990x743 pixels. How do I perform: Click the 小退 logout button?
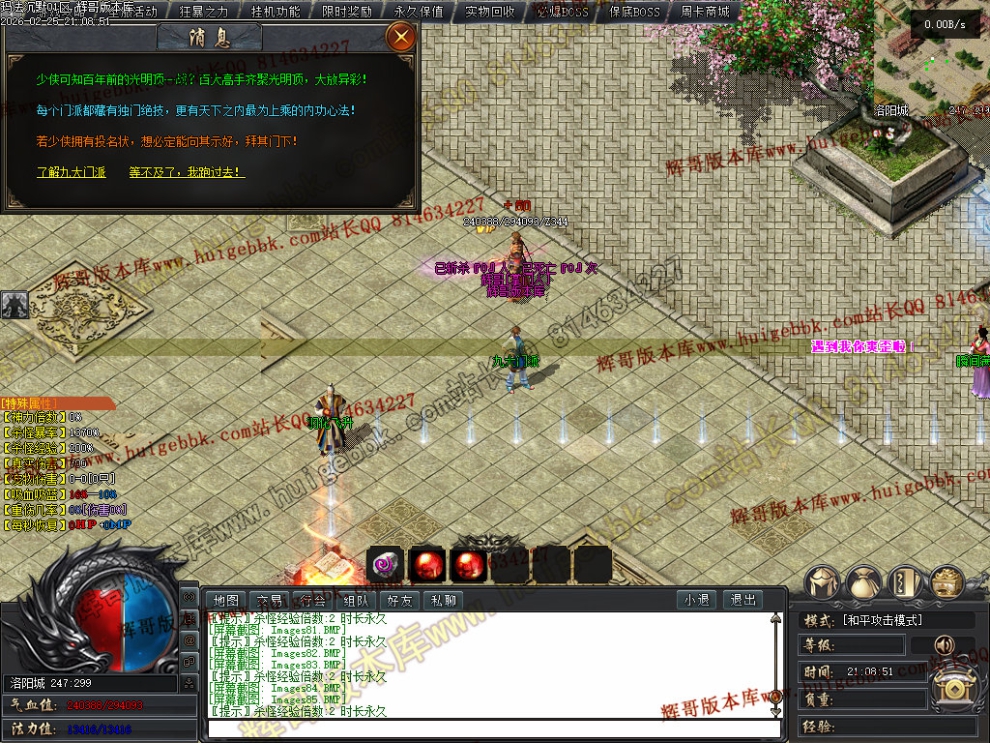point(696,600)
